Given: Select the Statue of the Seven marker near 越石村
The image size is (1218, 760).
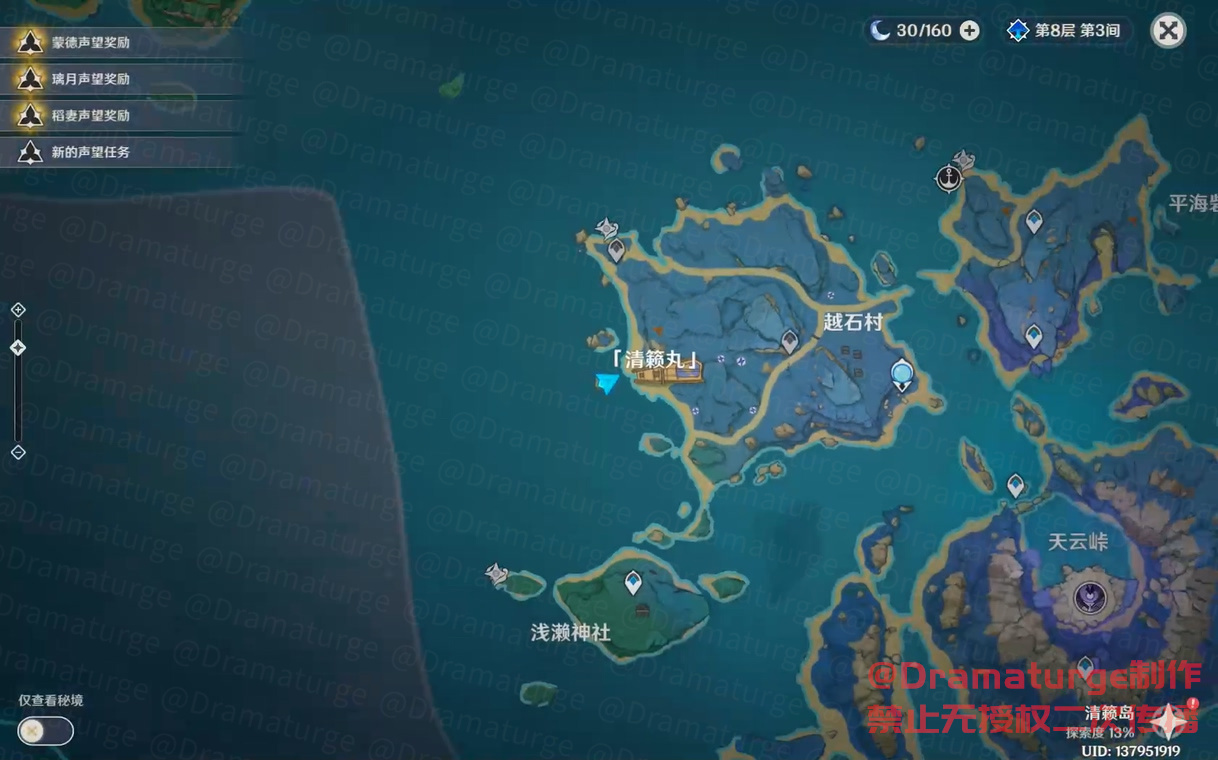Looking at the screenshot, I should pos(902,375).
